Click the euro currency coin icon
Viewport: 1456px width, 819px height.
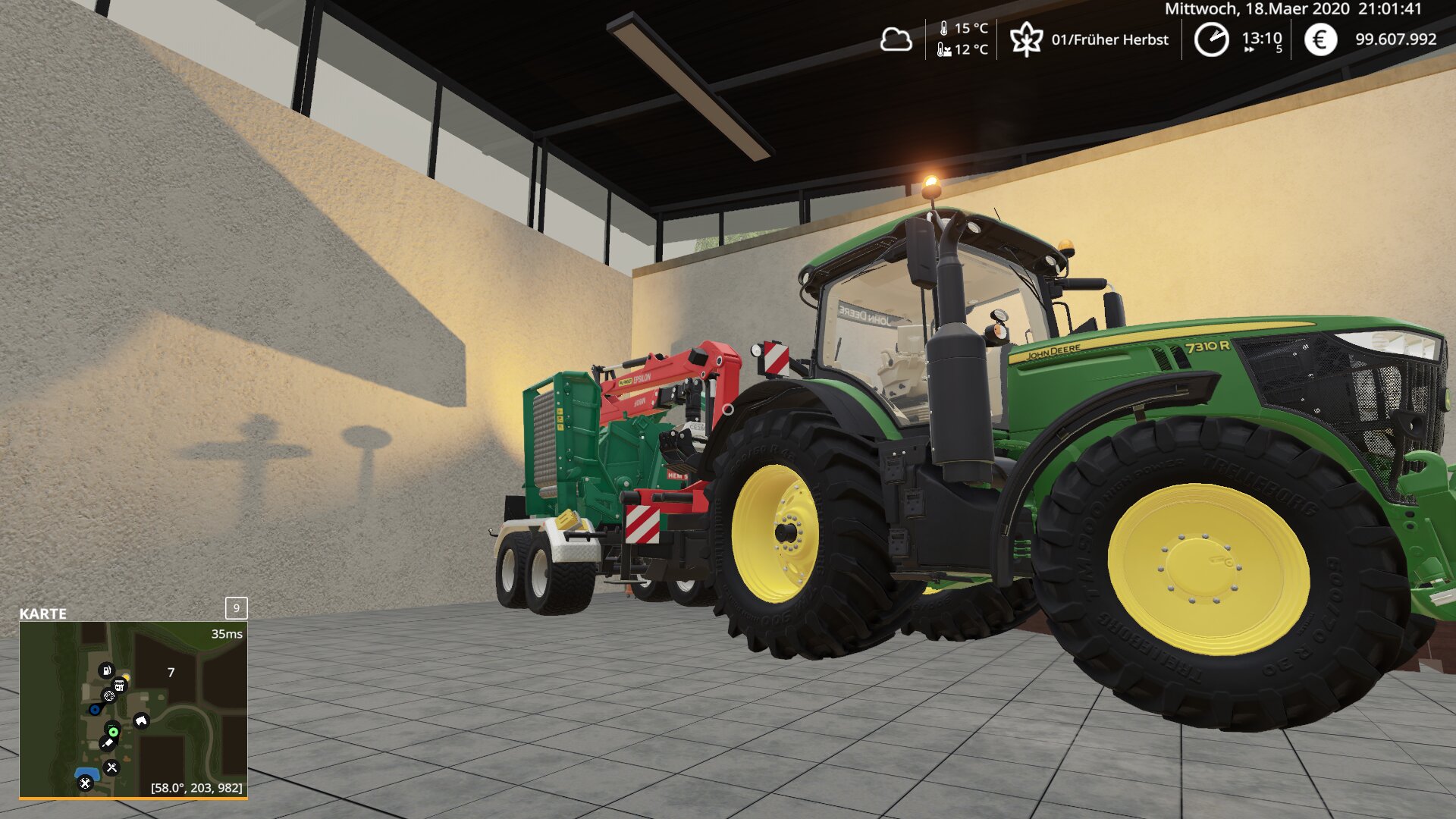pyautogui.click(x=1320, y=39)
